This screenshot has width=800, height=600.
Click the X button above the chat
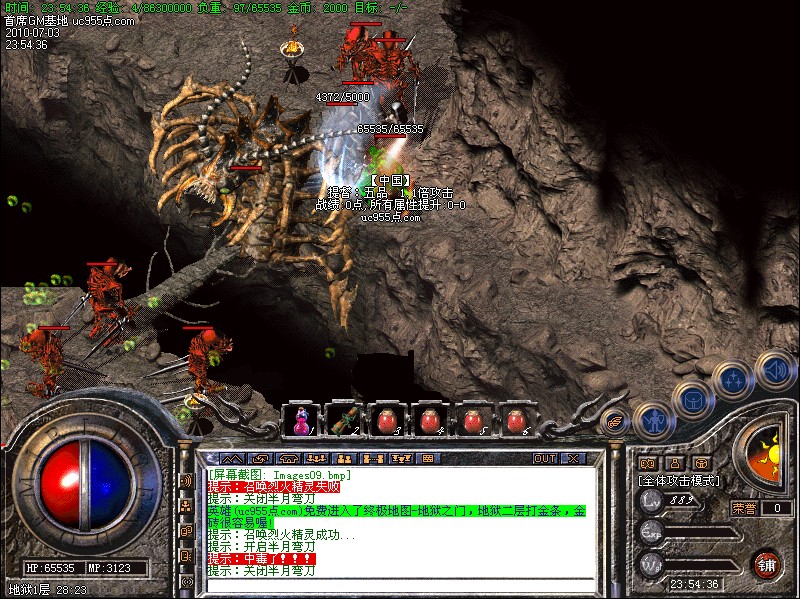[573, 459]
